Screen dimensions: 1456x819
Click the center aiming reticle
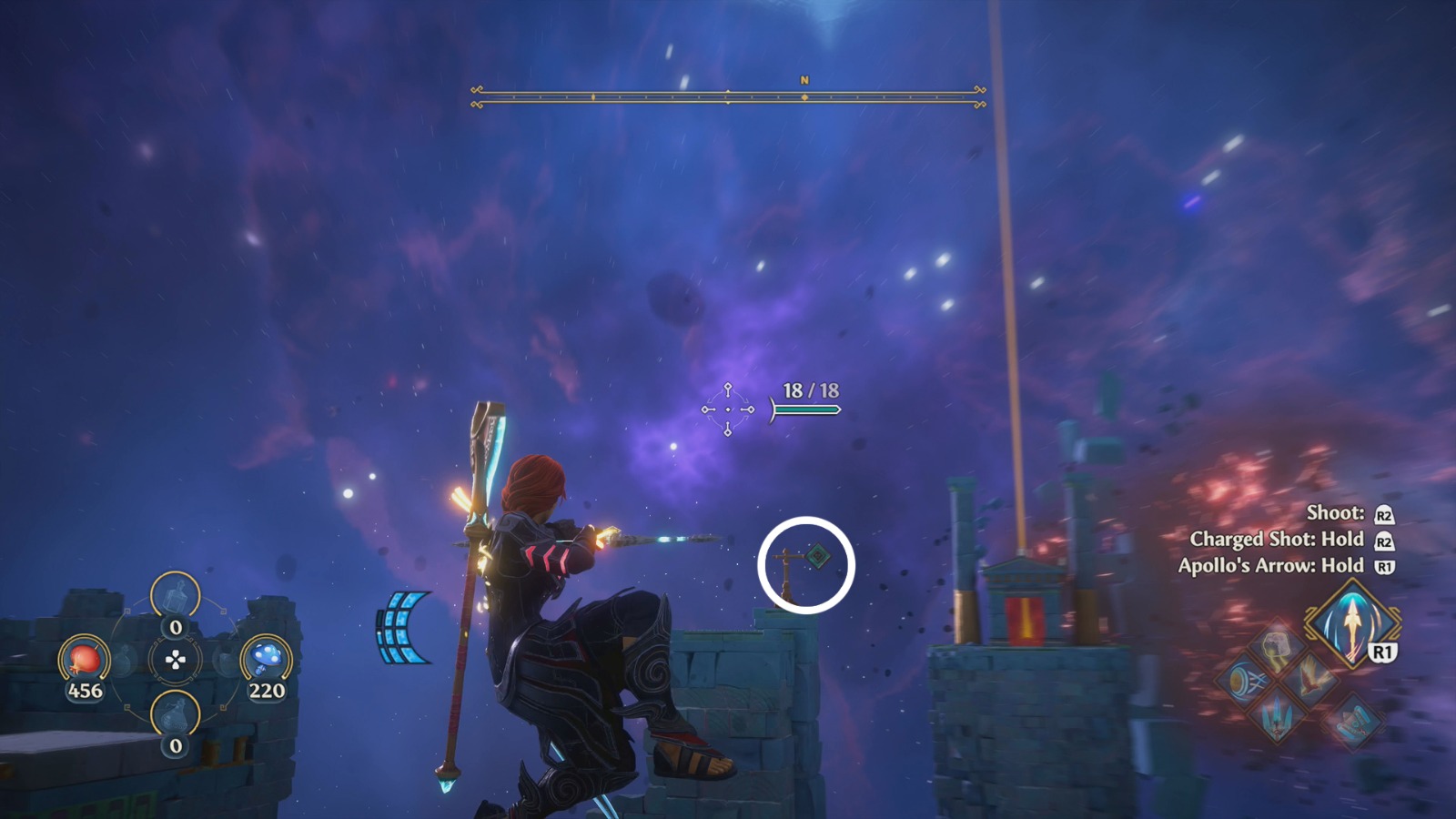(x=727, y=409)
